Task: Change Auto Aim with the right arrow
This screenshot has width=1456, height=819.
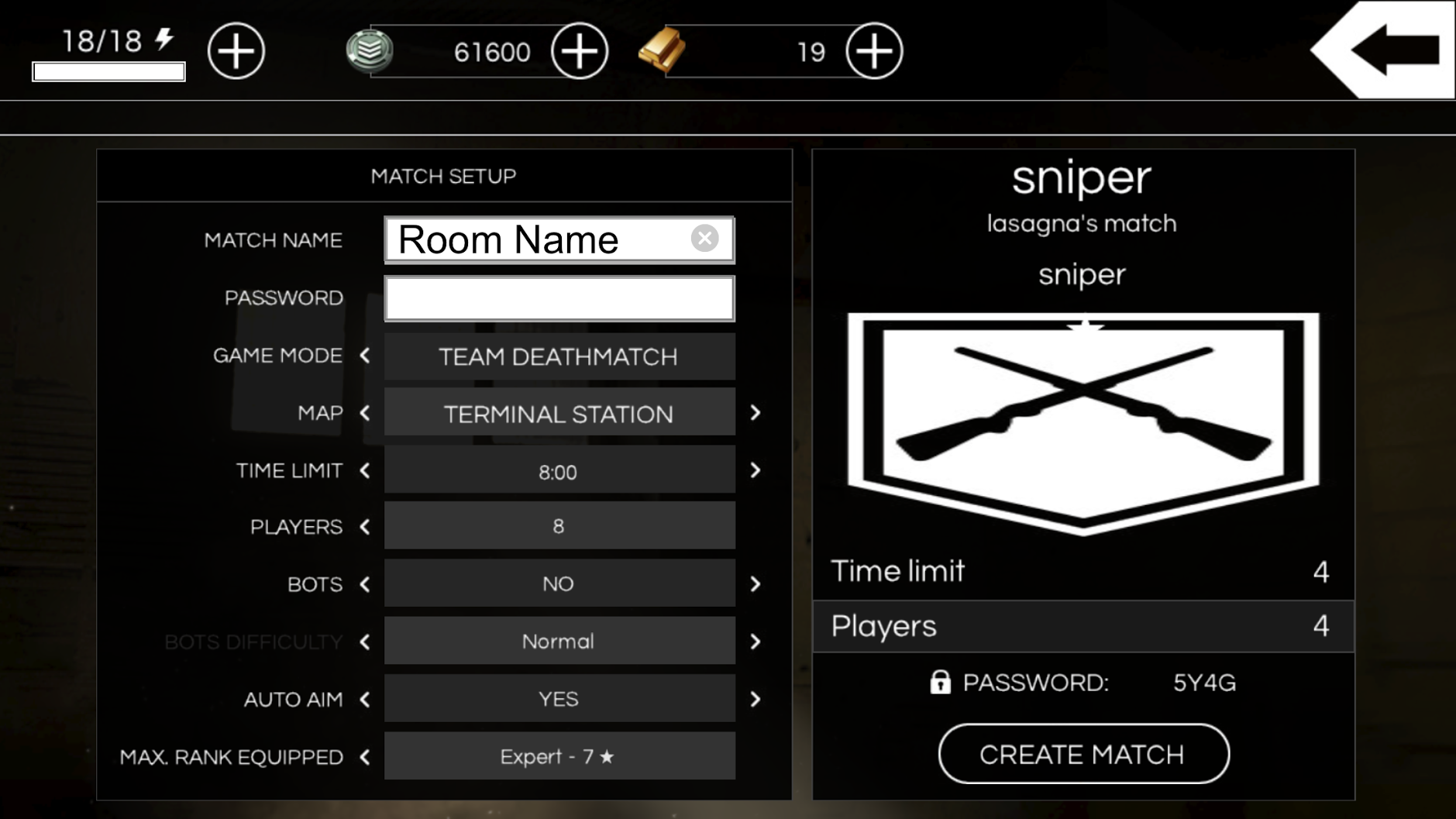Action: pyautogui.click(x=756, y=699)
